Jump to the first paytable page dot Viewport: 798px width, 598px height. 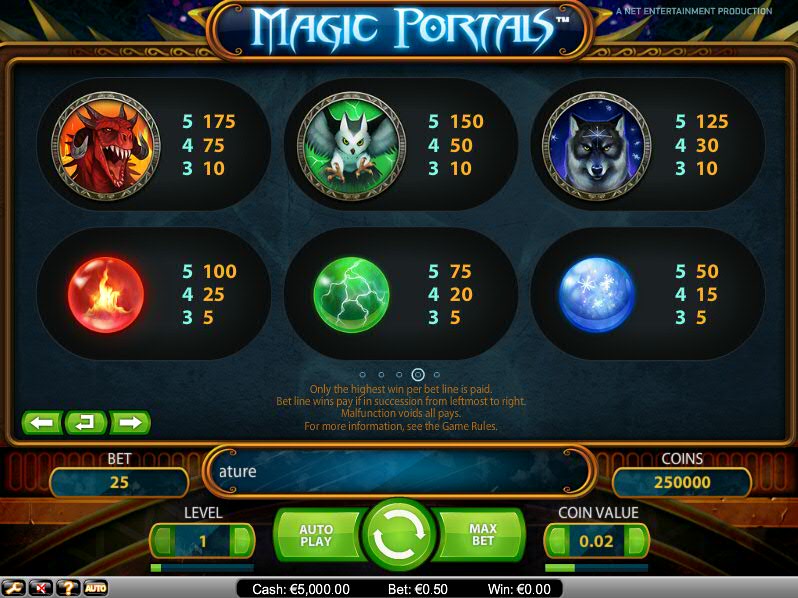[362, 375]
